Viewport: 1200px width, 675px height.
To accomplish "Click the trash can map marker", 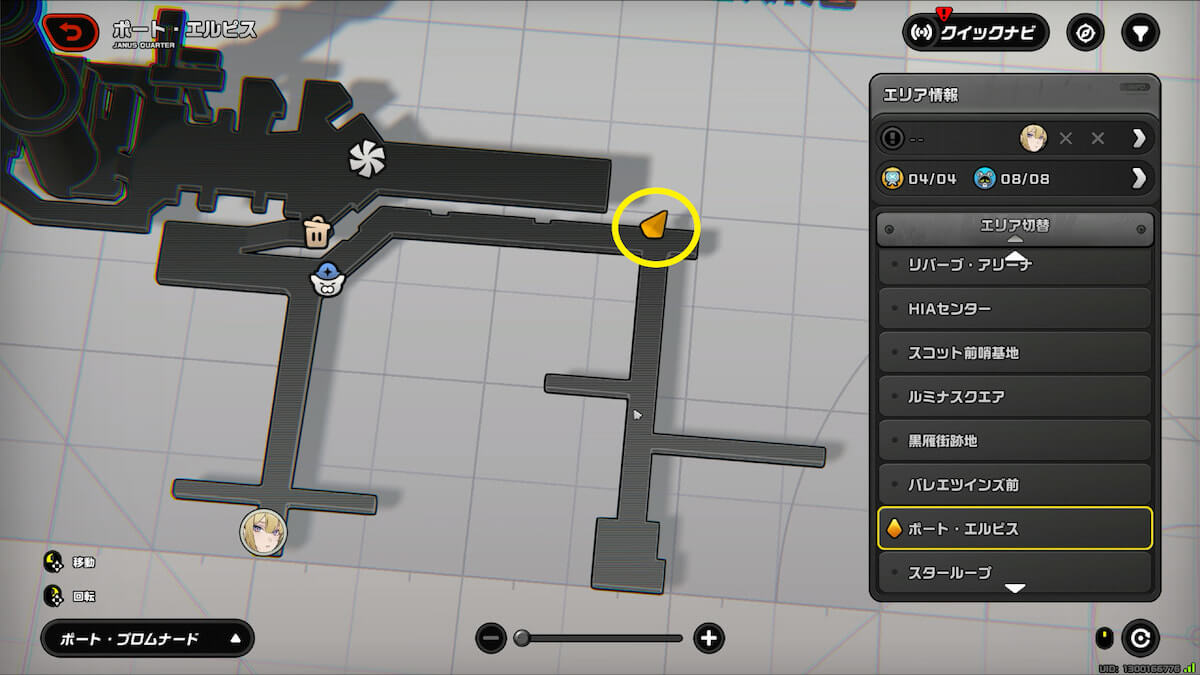I will pyautogui.click(x=317, y=232).
